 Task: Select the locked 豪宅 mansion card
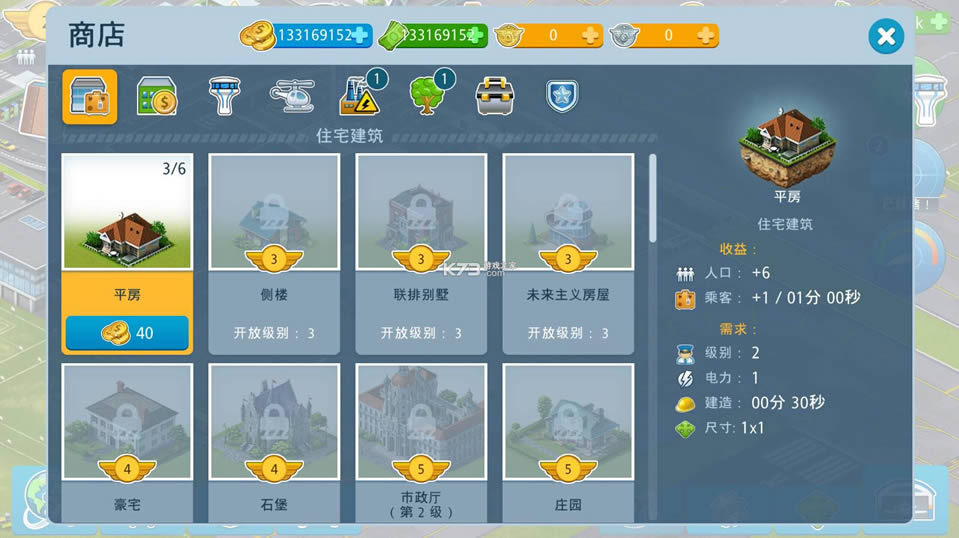[127, 440]
